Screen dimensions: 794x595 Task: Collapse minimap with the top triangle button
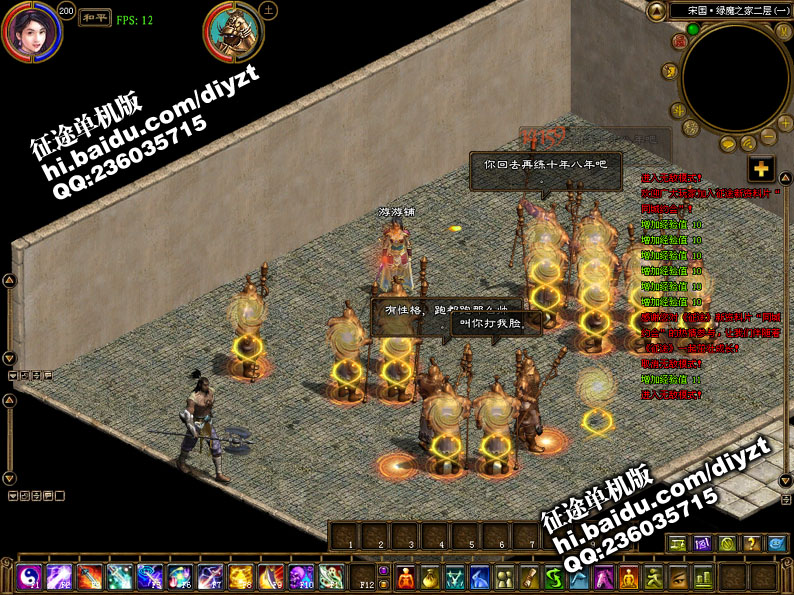(x=656, y=12)
